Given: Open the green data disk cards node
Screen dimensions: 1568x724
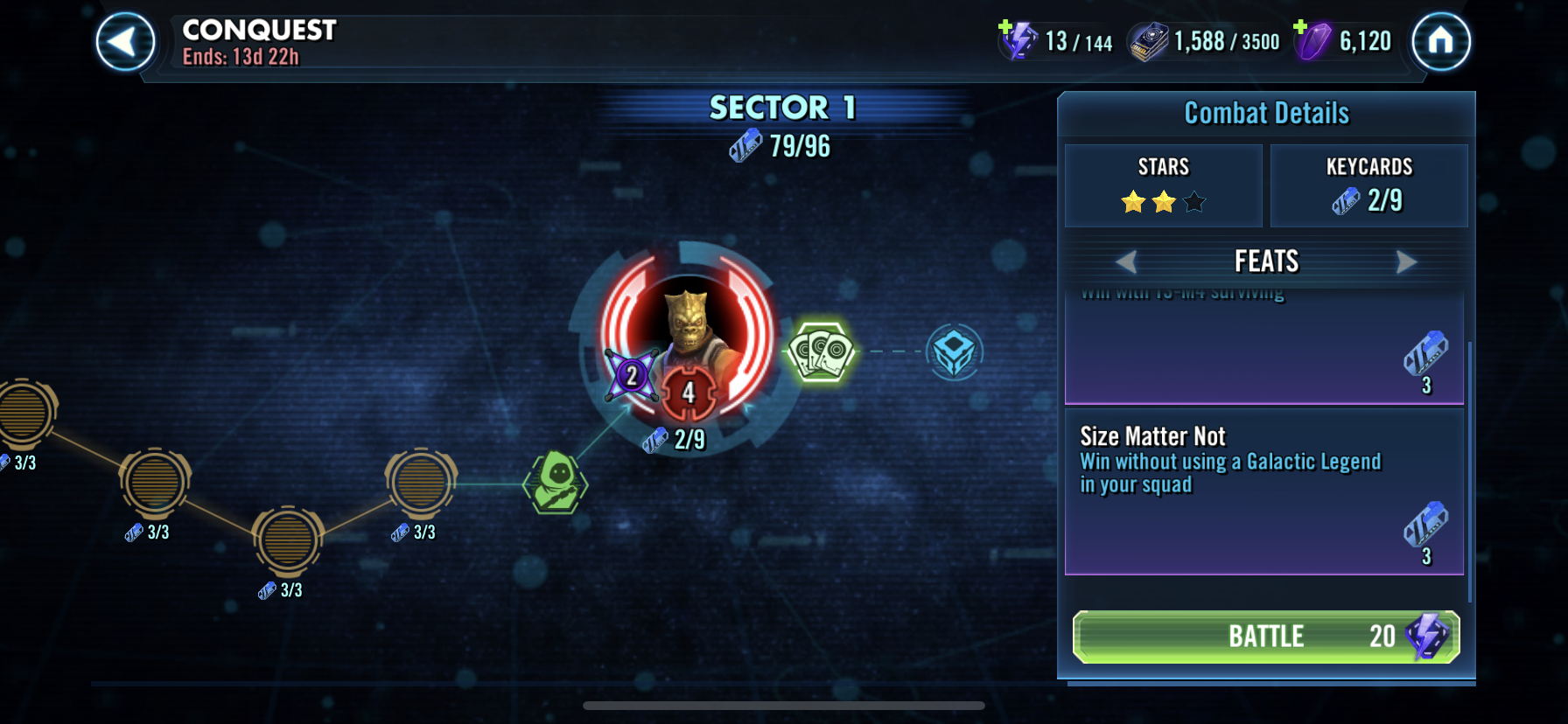Looking at the screenshot, I should tap(821, 352).
